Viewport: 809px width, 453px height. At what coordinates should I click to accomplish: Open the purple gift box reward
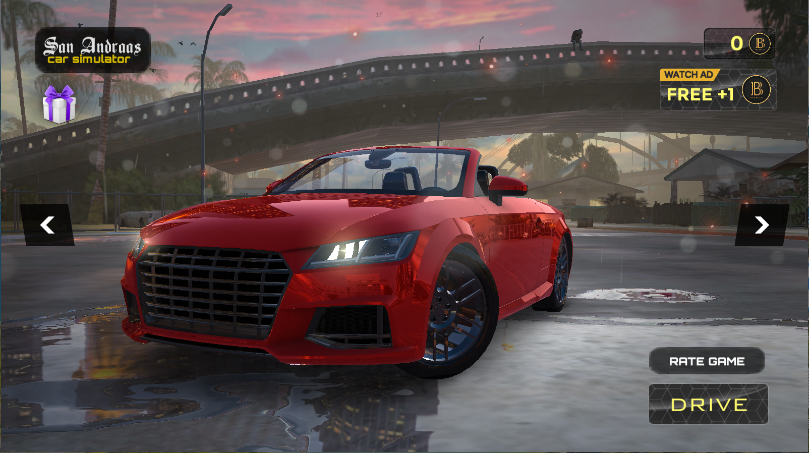[x=58, y=104]
